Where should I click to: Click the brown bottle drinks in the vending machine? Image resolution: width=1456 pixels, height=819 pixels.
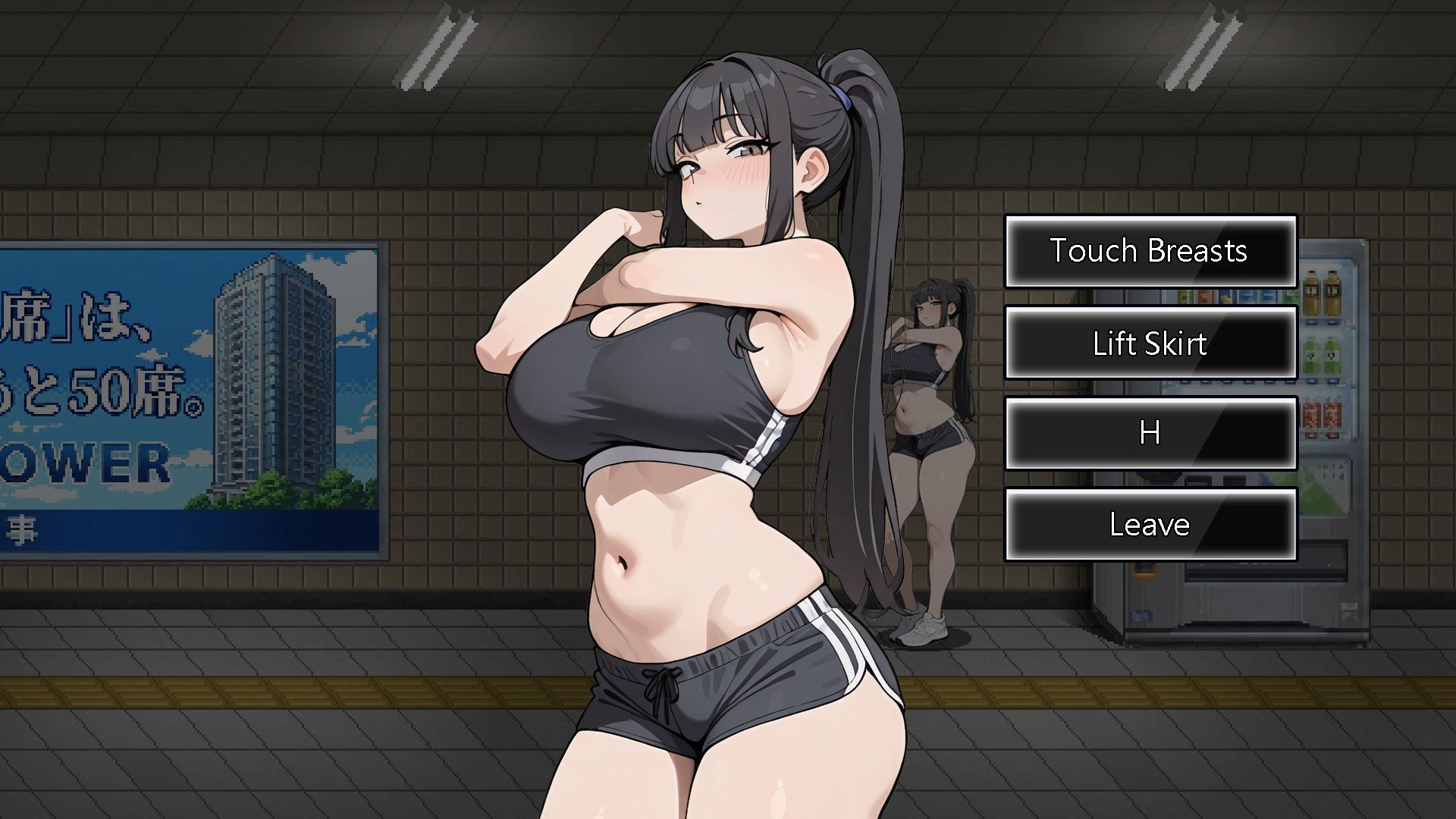pyautogui.click(x=1319, y=290)
